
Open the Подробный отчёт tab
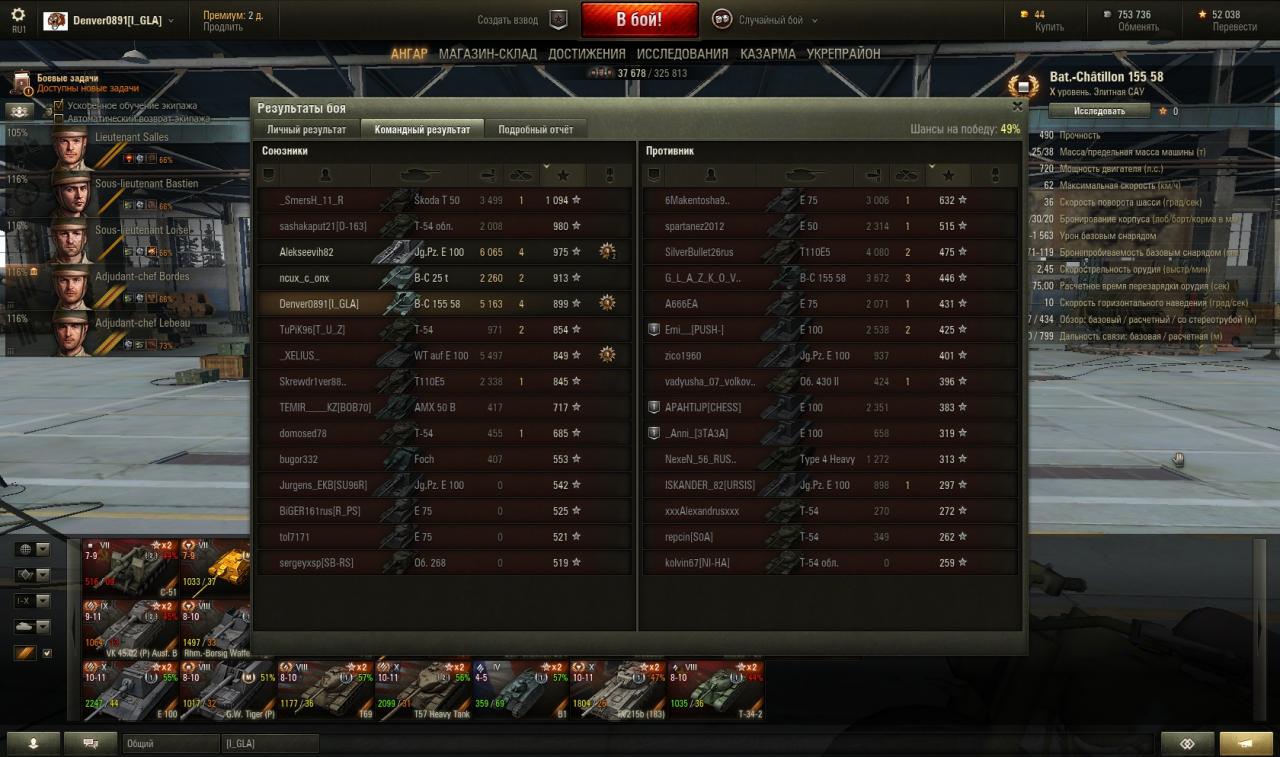[x=535, y=130]
